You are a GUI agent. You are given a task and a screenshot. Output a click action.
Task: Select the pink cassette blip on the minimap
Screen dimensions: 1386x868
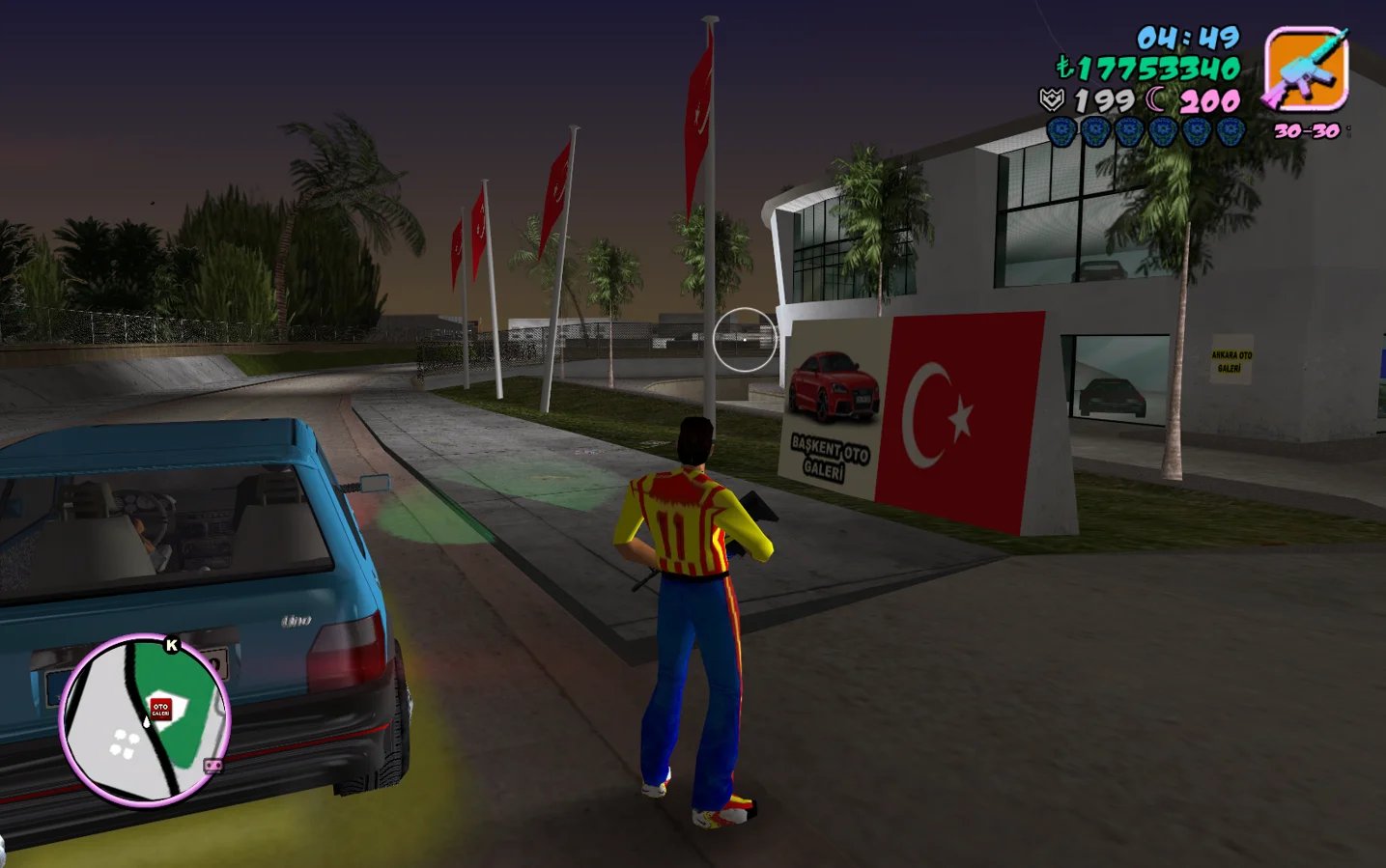pos(213,766)
